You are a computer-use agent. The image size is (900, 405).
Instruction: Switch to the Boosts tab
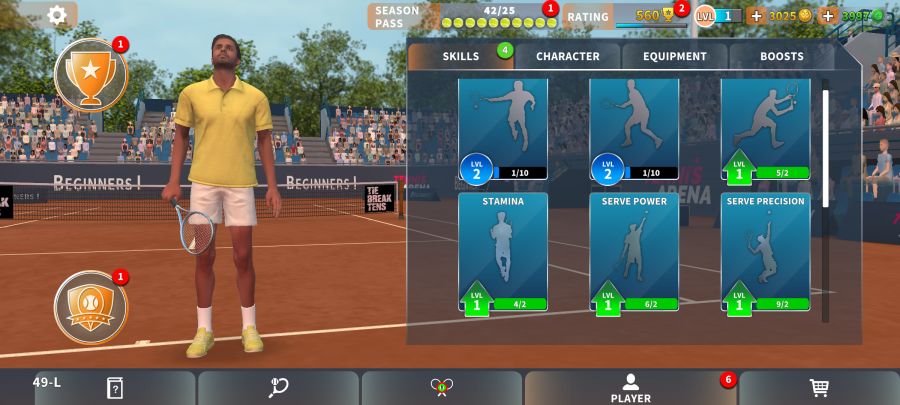(x=781, y=56)
